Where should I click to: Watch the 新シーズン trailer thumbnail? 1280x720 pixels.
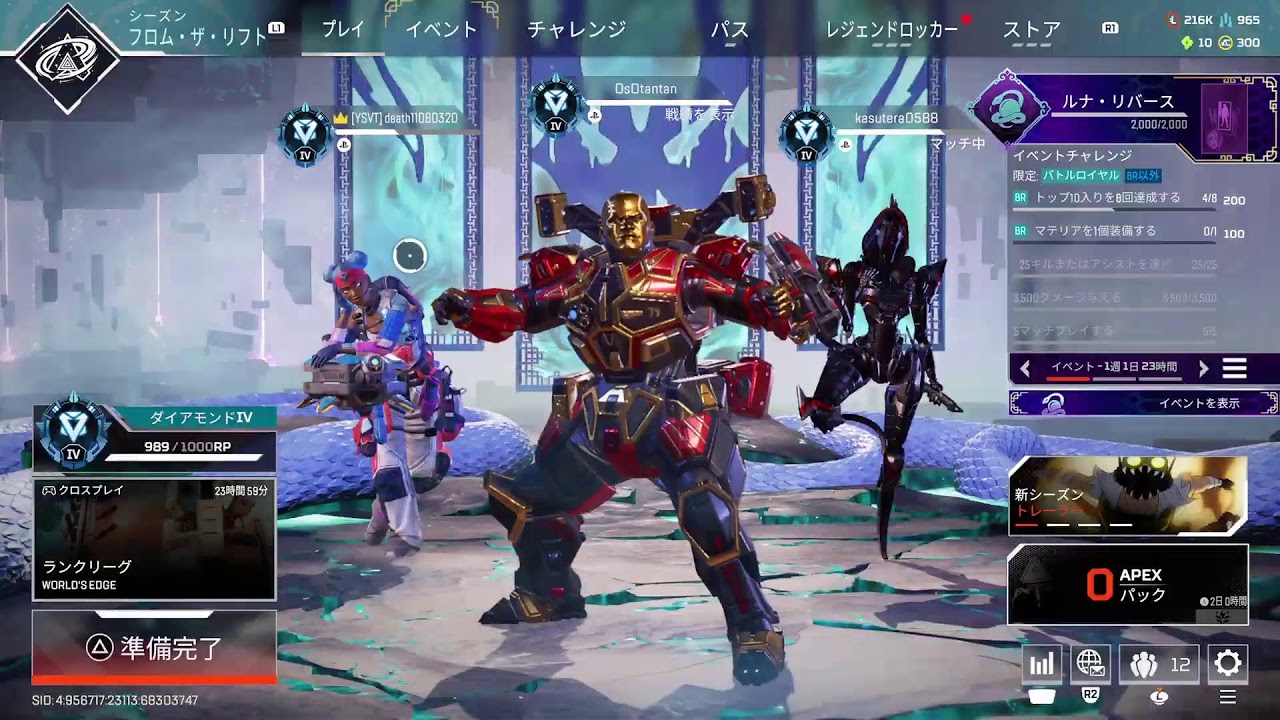pos(1128,496)
